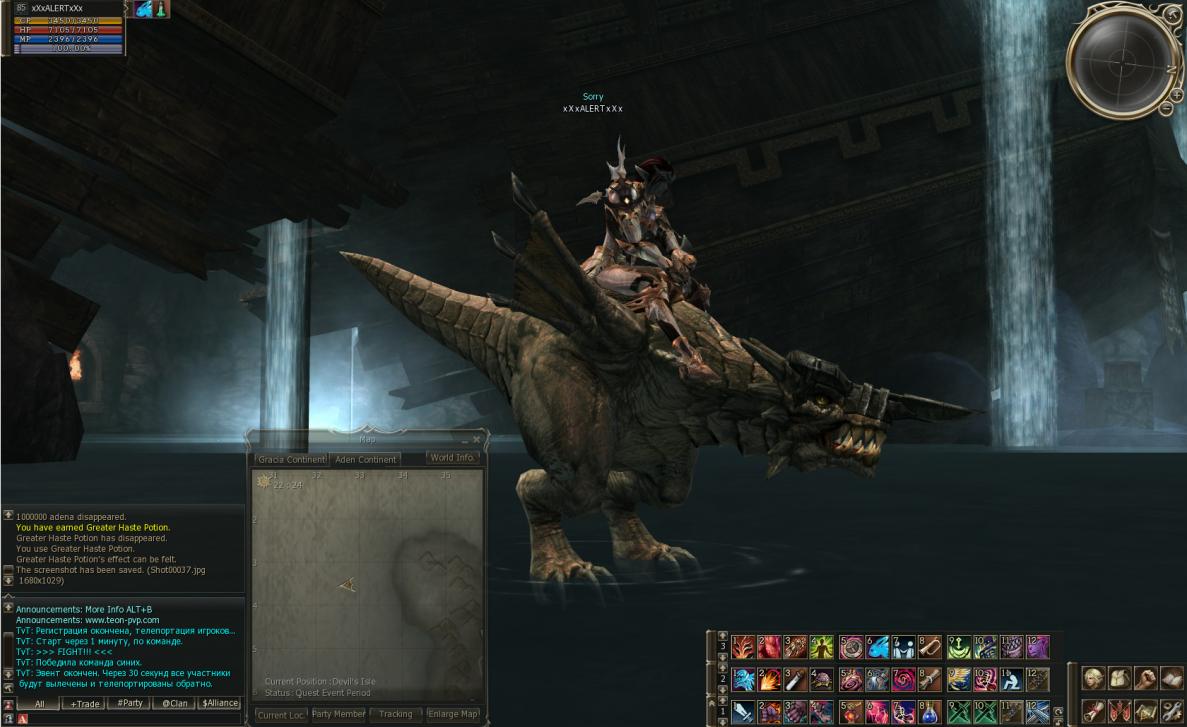Close the Map window
Image resolution: width=1187 pixels, height=727 pixels.
[476, 439]
